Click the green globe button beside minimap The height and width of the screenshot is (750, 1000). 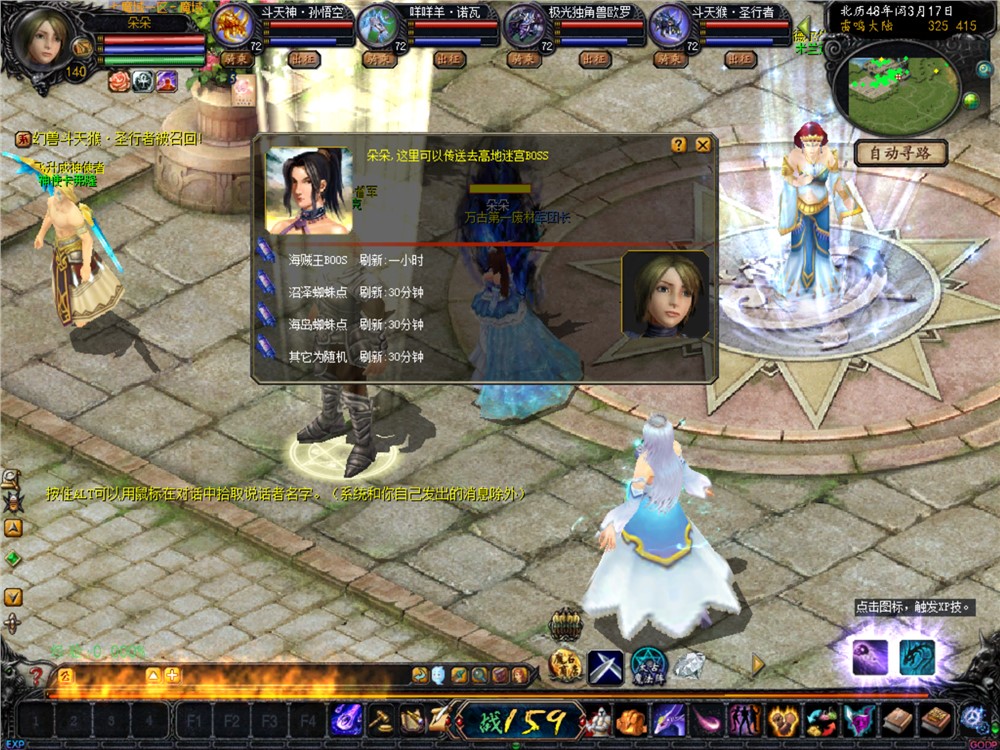(970, 99)
